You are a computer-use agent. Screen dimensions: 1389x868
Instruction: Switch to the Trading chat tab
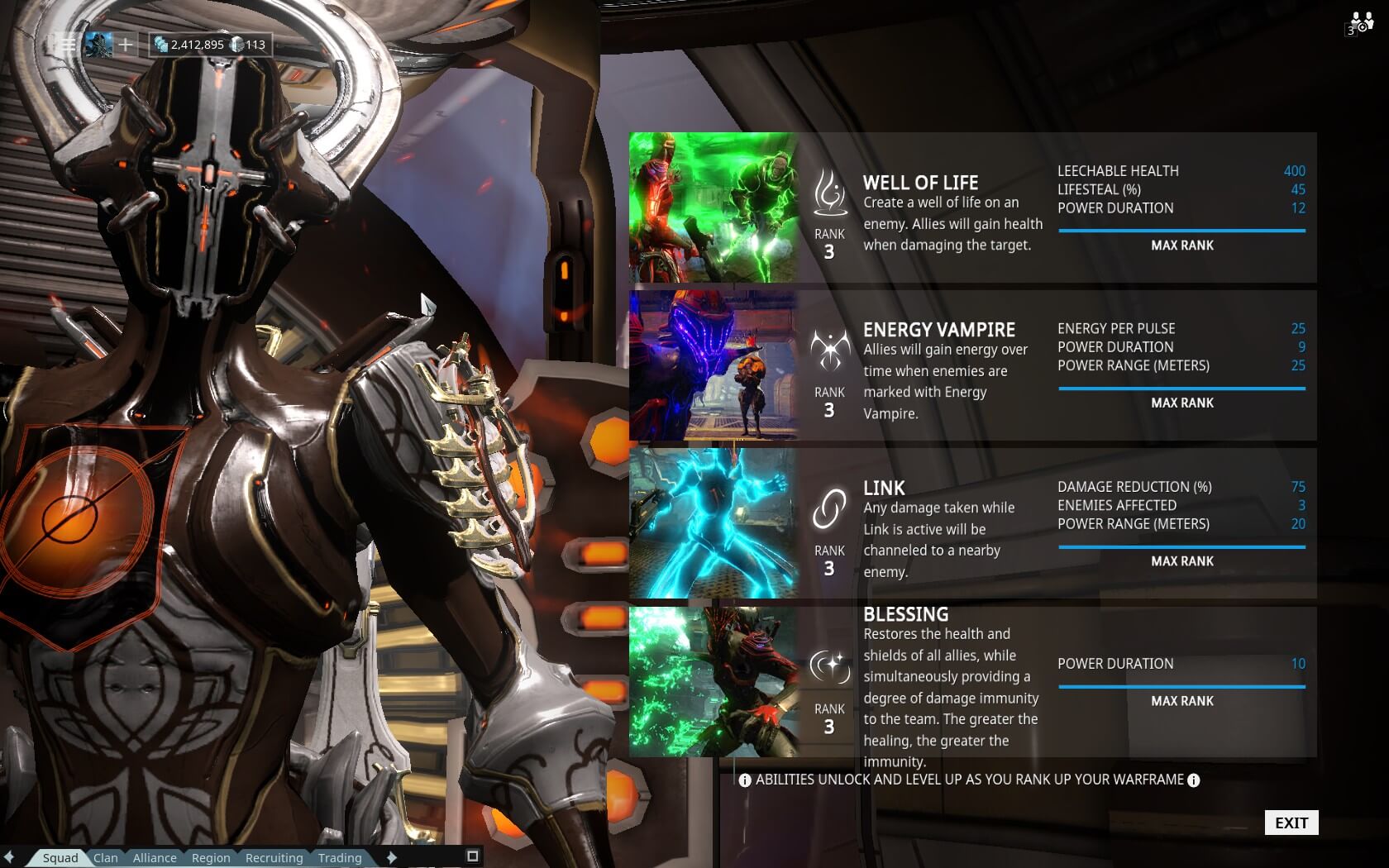click(x=339, y=858)
